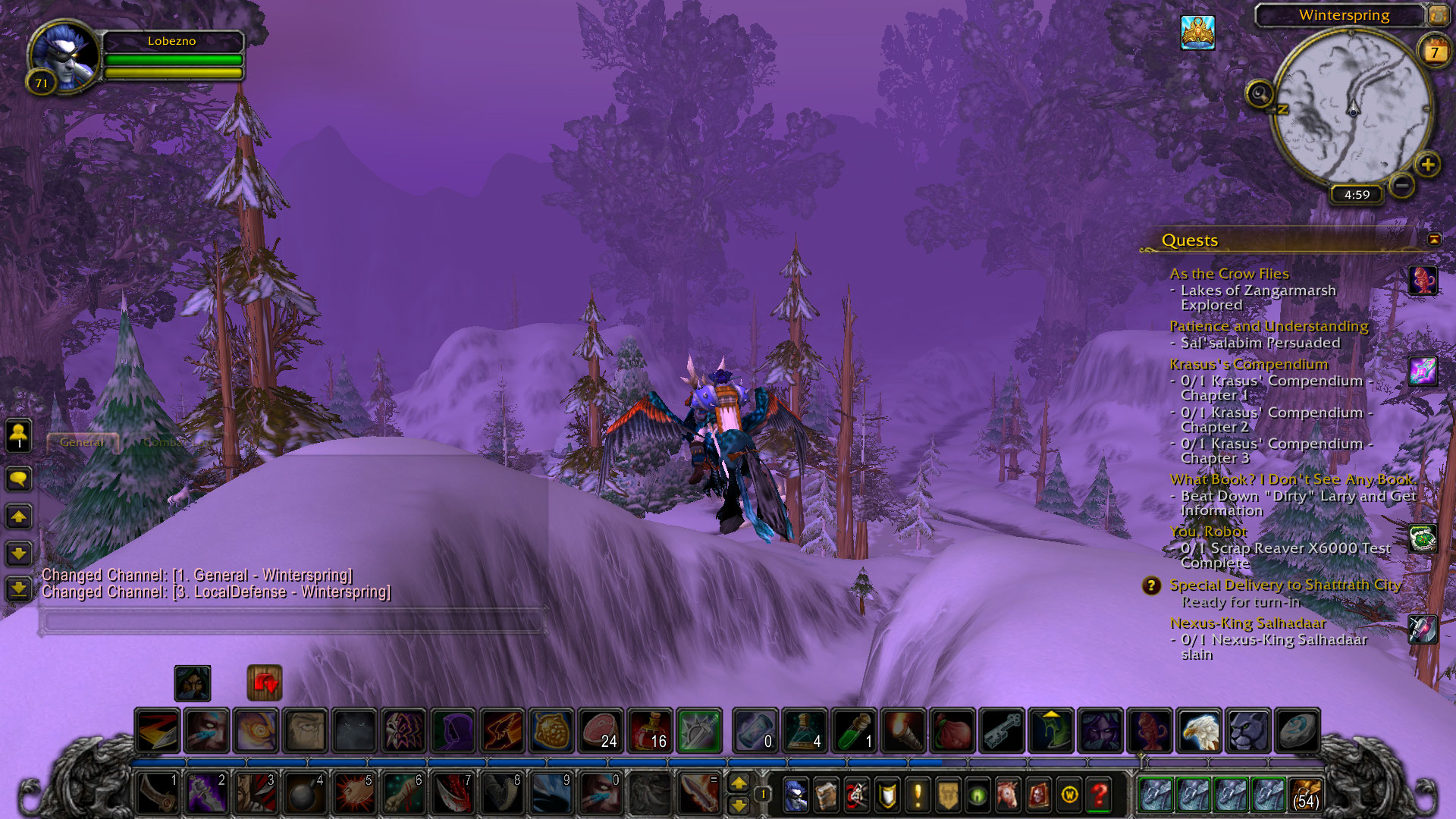Select the Krasus's Compendium quest title
This screenshot has height=819, width=1456.
(1248, 364)
